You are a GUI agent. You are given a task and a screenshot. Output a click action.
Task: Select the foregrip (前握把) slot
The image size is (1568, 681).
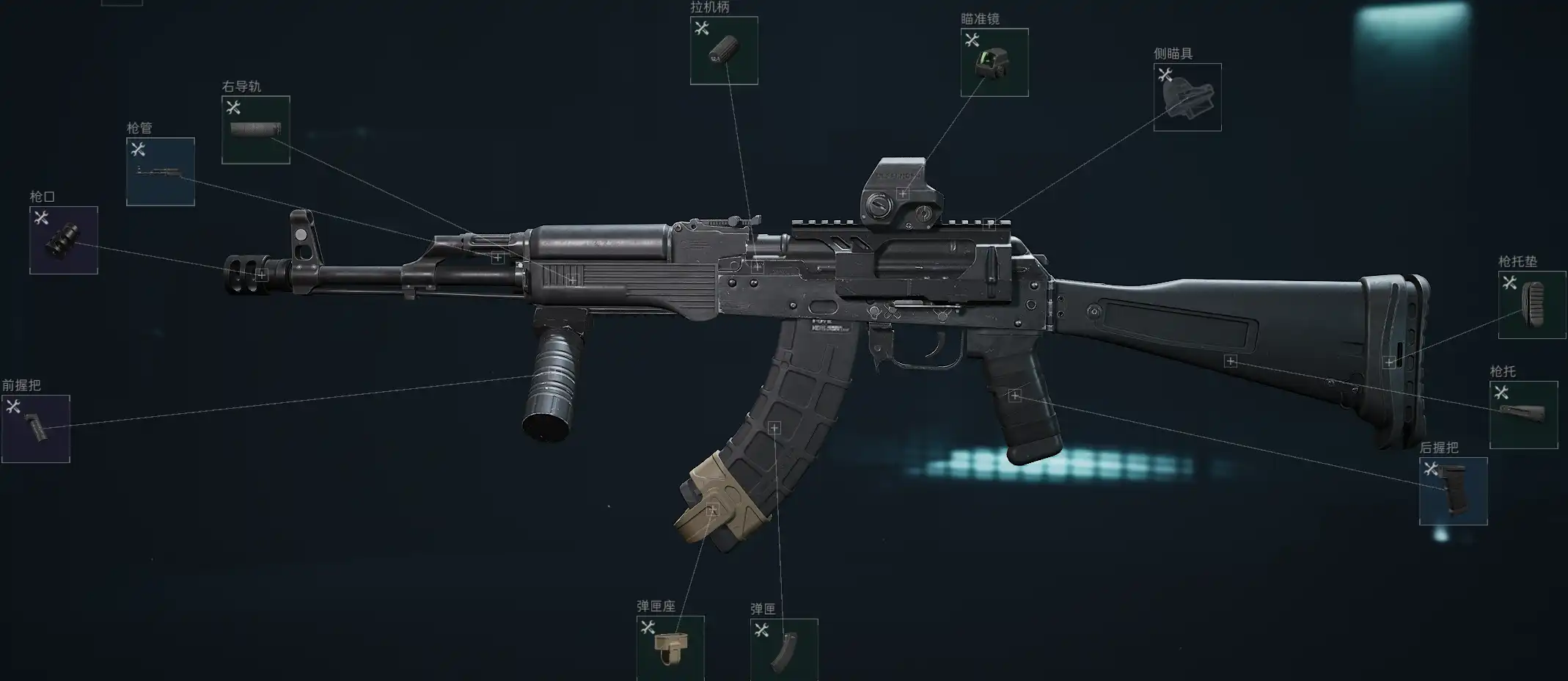tap(36, 429)
